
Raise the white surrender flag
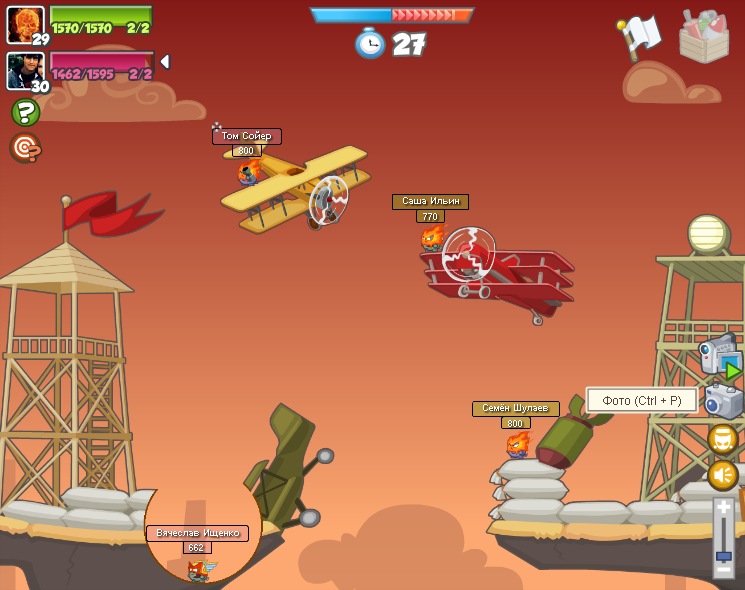point(640,37)
